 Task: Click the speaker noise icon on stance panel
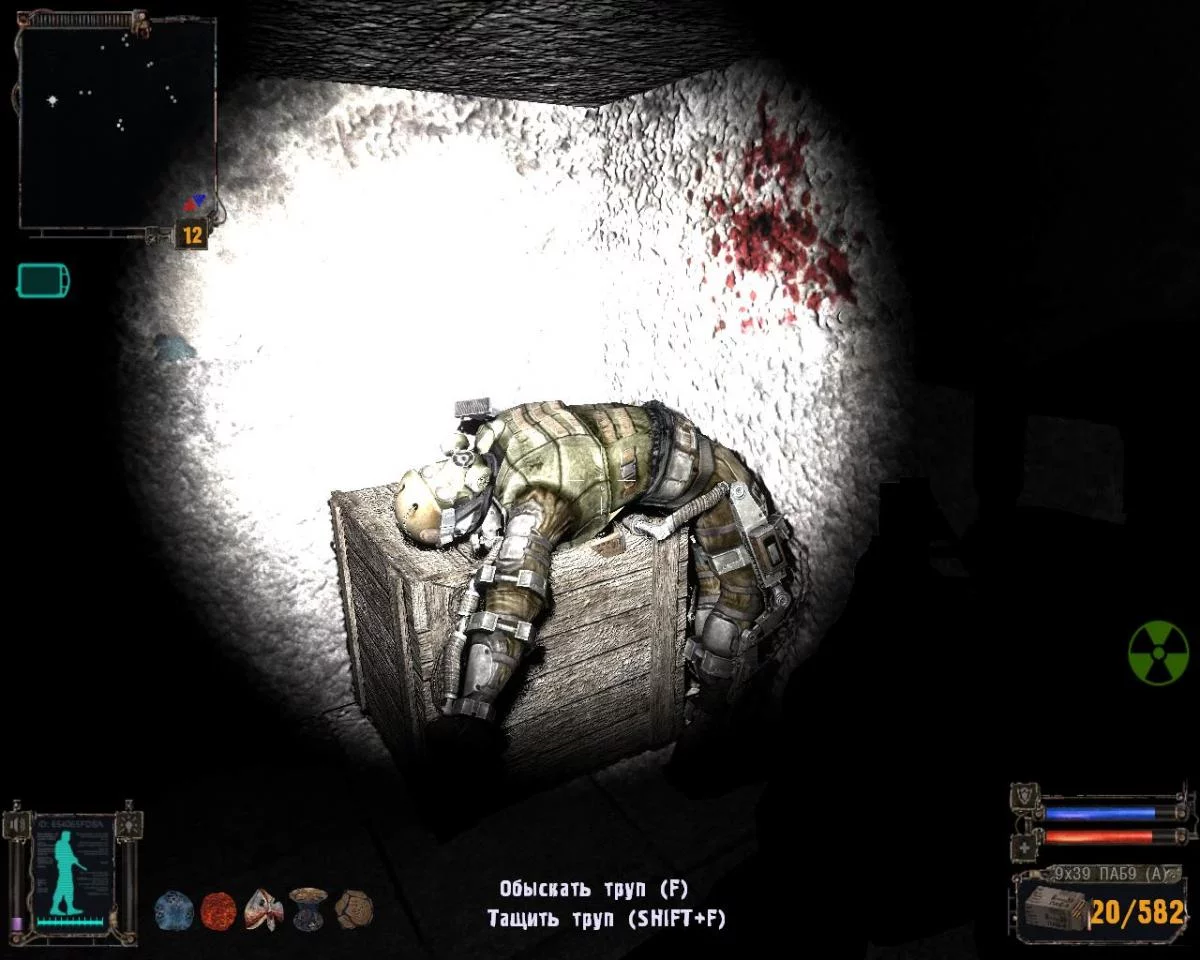pos(16,824)
